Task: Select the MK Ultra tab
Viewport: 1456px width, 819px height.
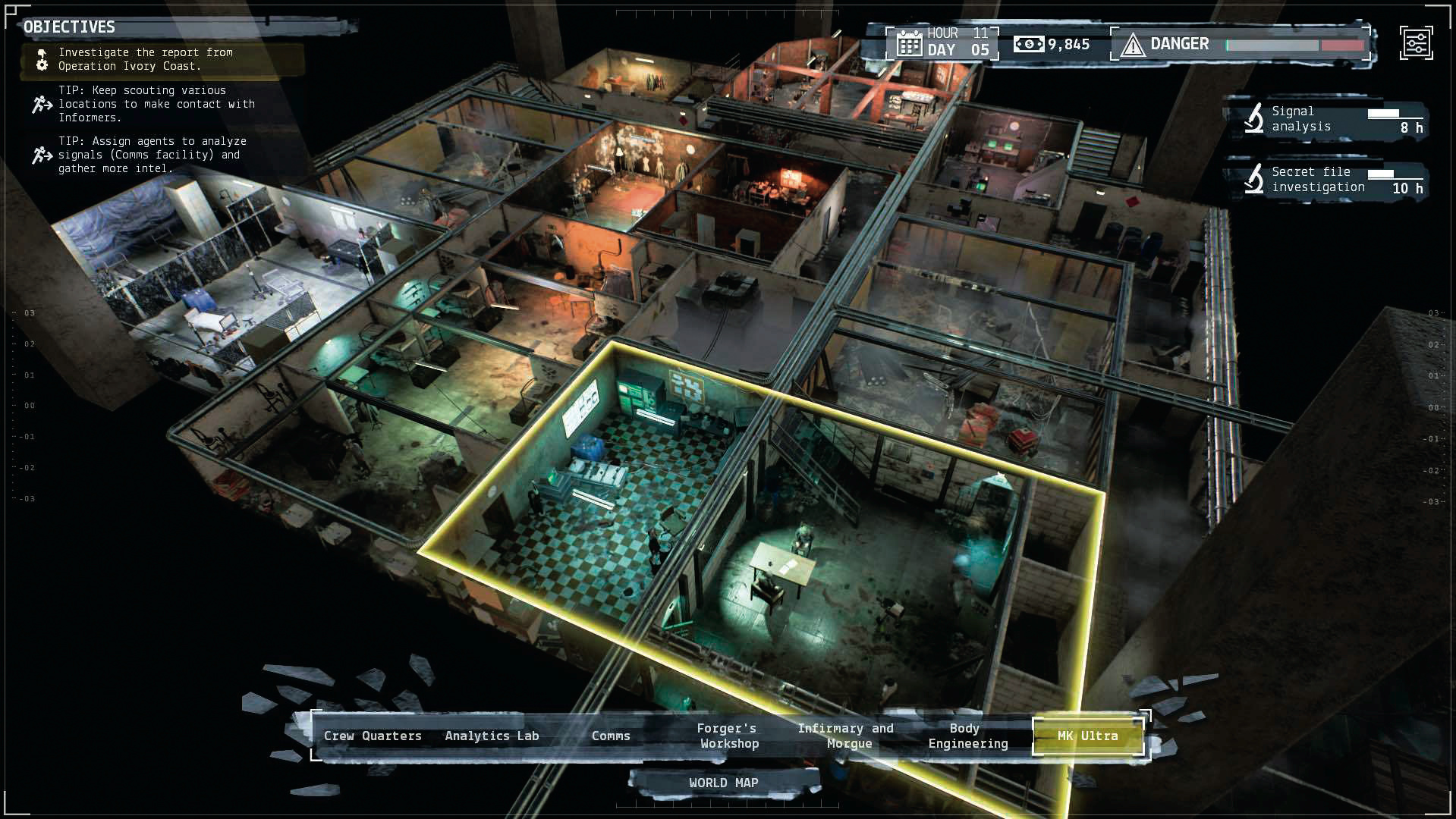Action: [1087, 736]
